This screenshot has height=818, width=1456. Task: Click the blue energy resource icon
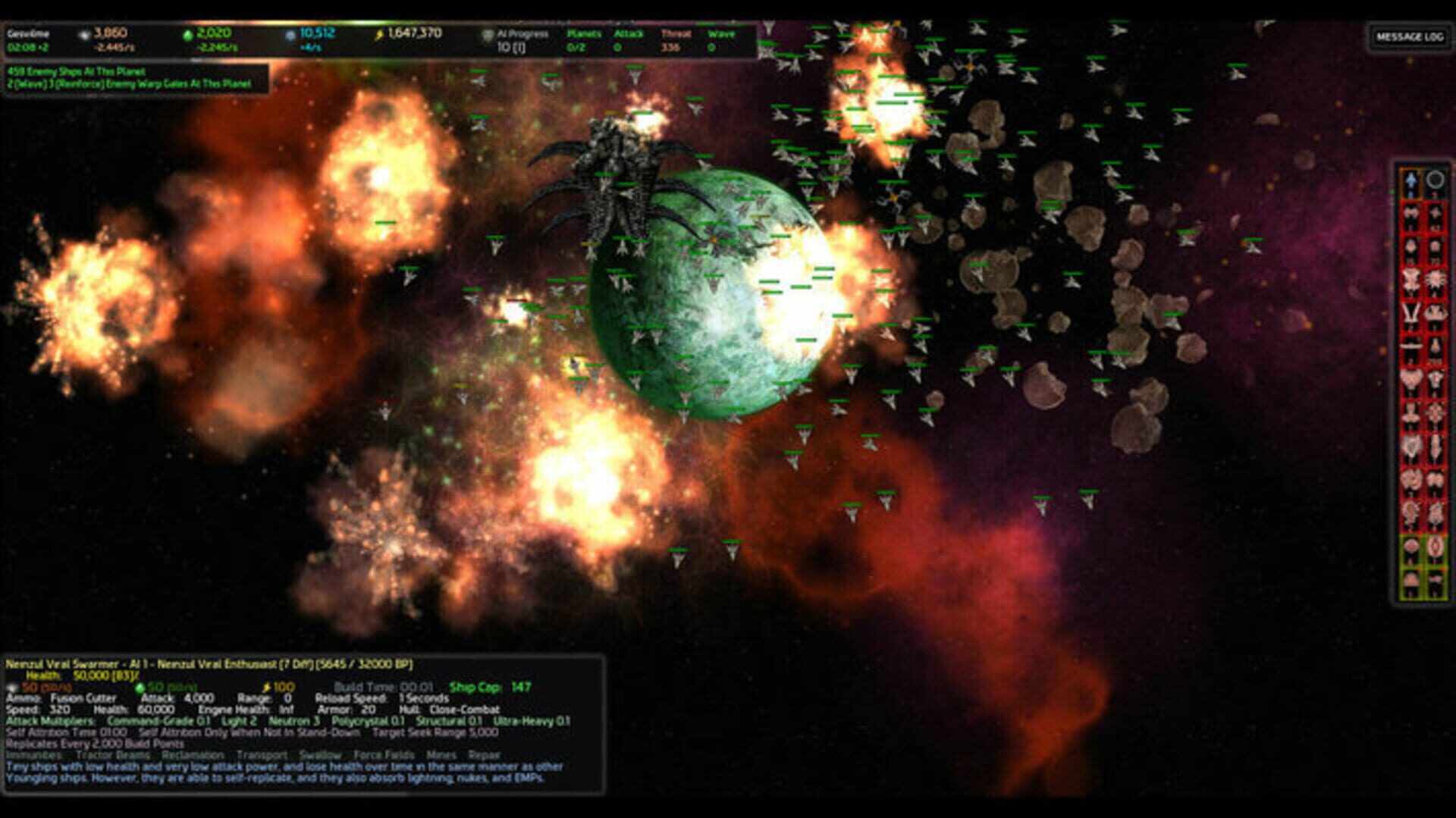(290, 35)
